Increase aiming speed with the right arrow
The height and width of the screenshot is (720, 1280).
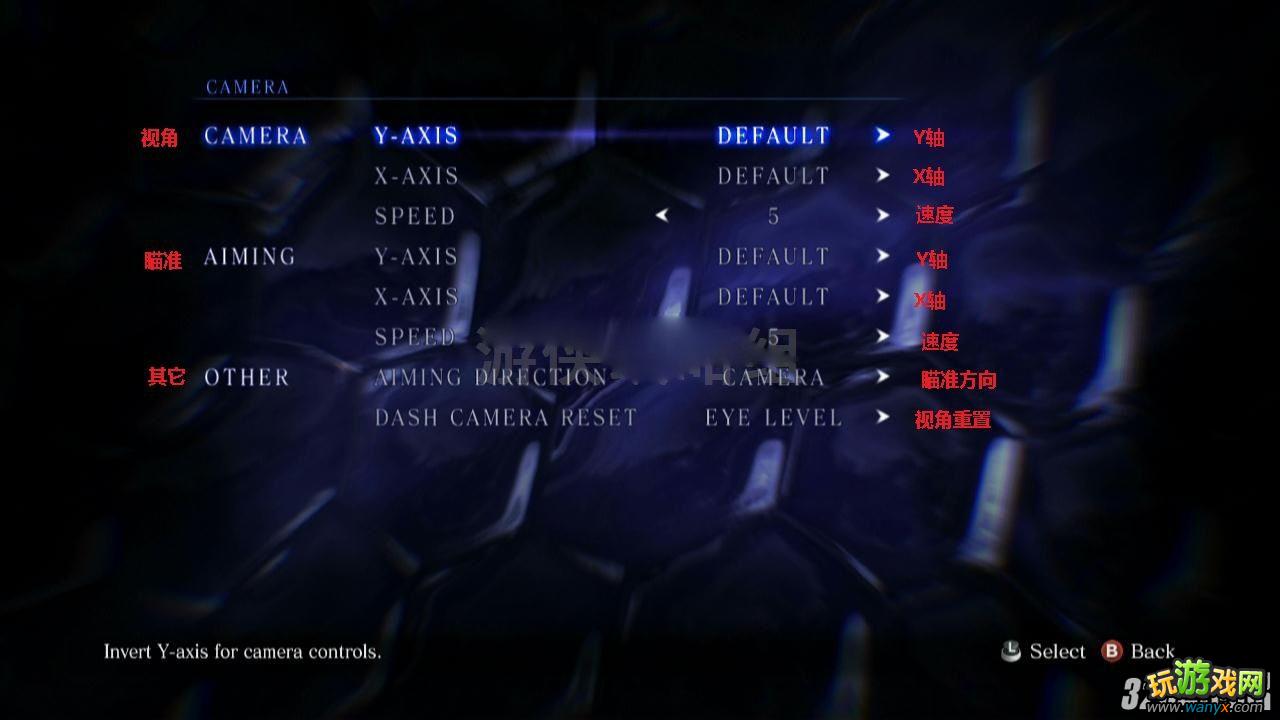click(882, 336)
